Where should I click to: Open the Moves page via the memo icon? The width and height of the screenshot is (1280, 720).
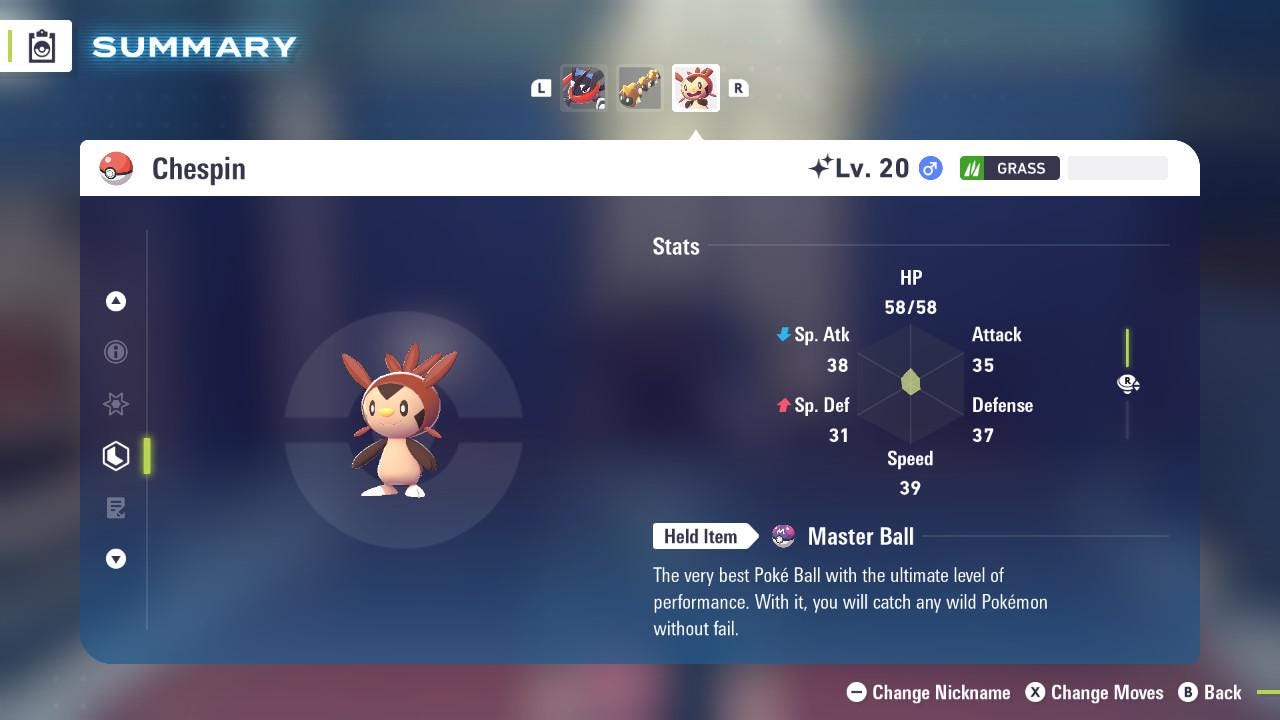(116, 508)
